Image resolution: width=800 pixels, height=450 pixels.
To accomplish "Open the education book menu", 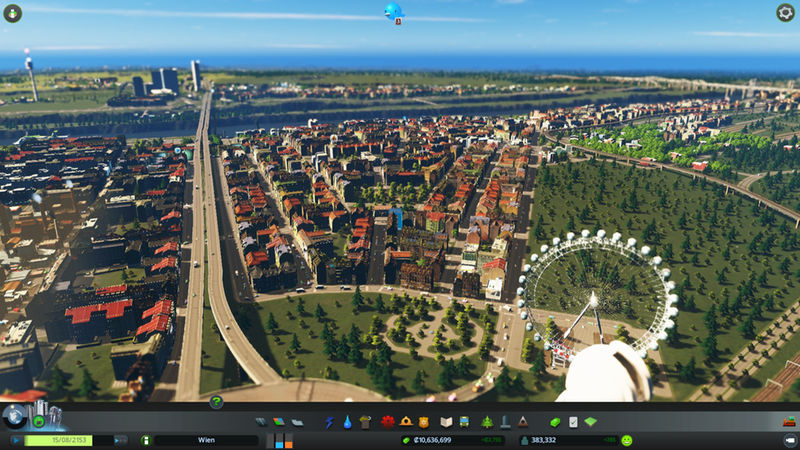I will coord(446,422).
